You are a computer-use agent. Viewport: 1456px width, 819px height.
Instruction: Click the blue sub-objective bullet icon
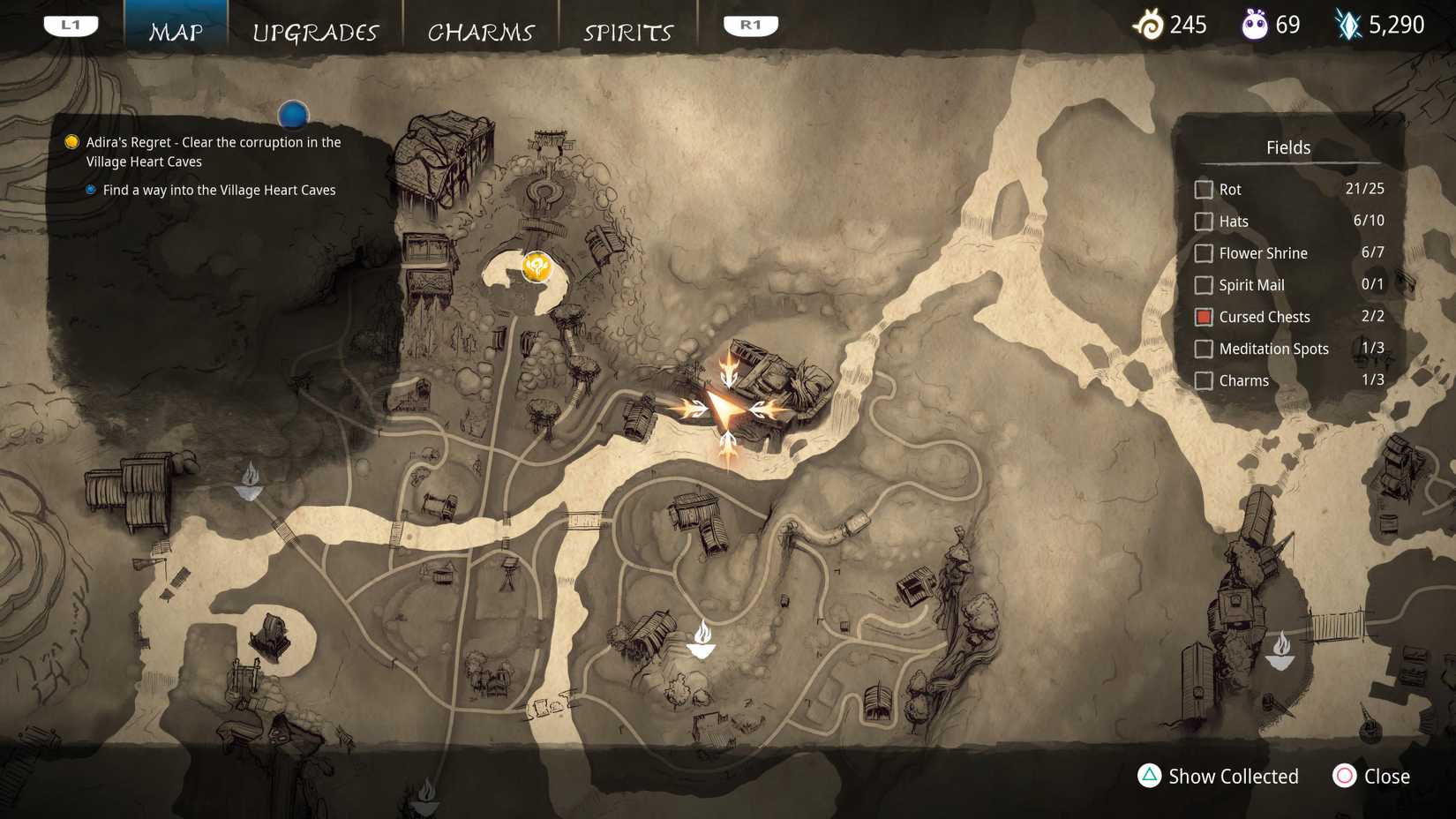click(x=91, y=189)
